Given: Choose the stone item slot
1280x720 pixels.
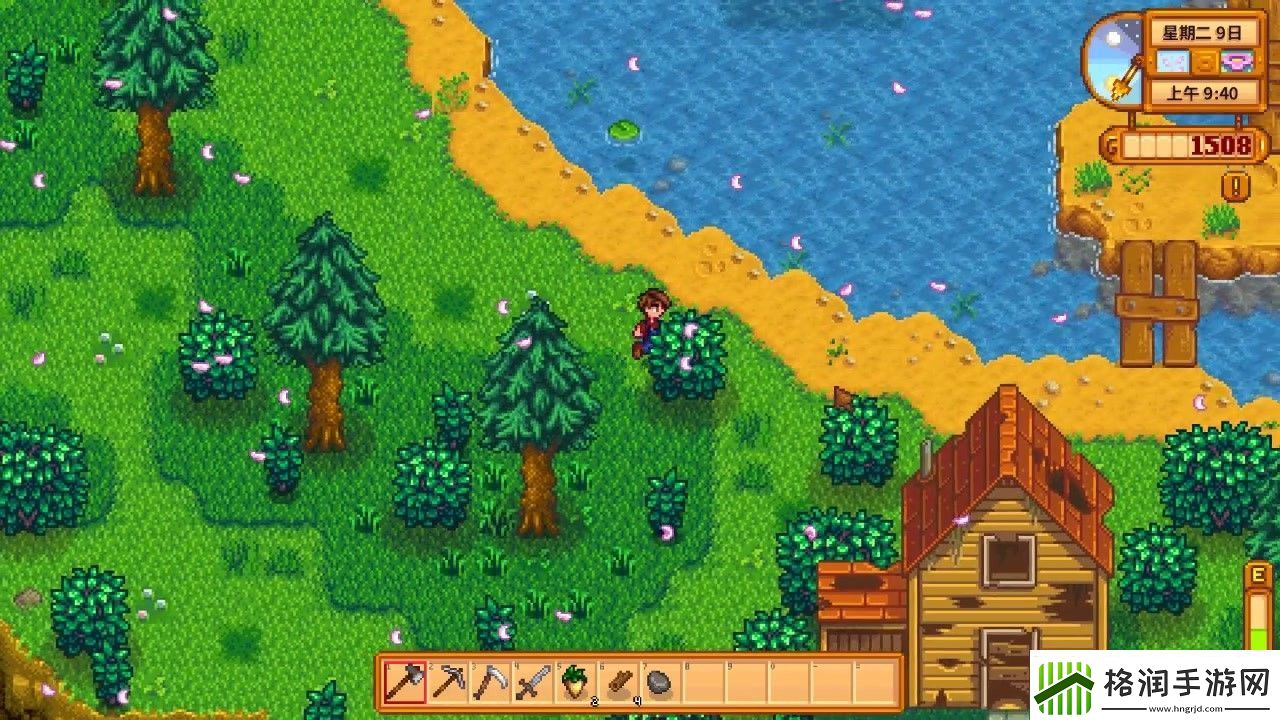Looking at the screenshot, I should coord(659,683).
